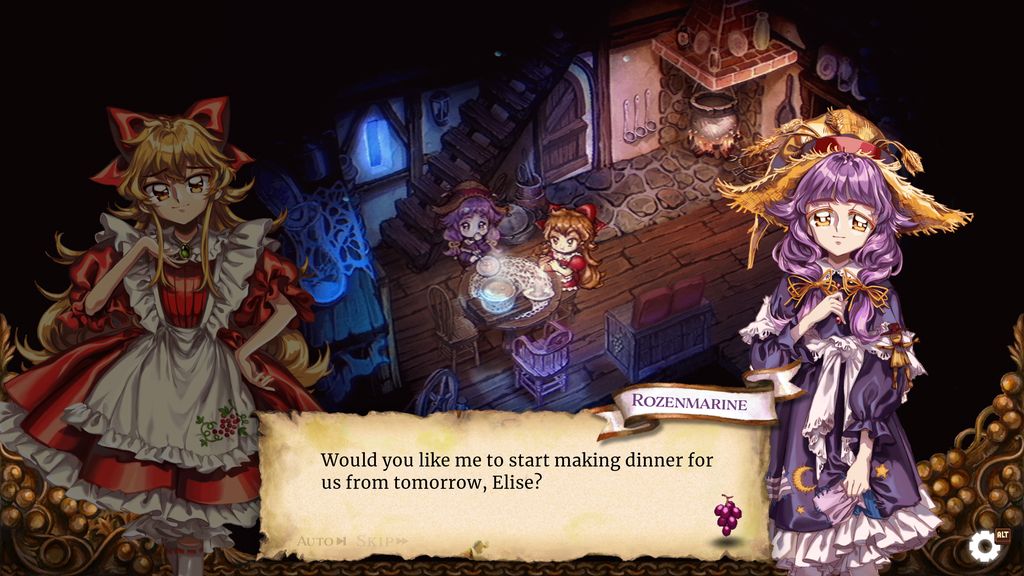This screenshot has height=576, width=1024.
Task: Toggle Auto dialogue advance
Action: pyautogui.click(x=321, y=541)
